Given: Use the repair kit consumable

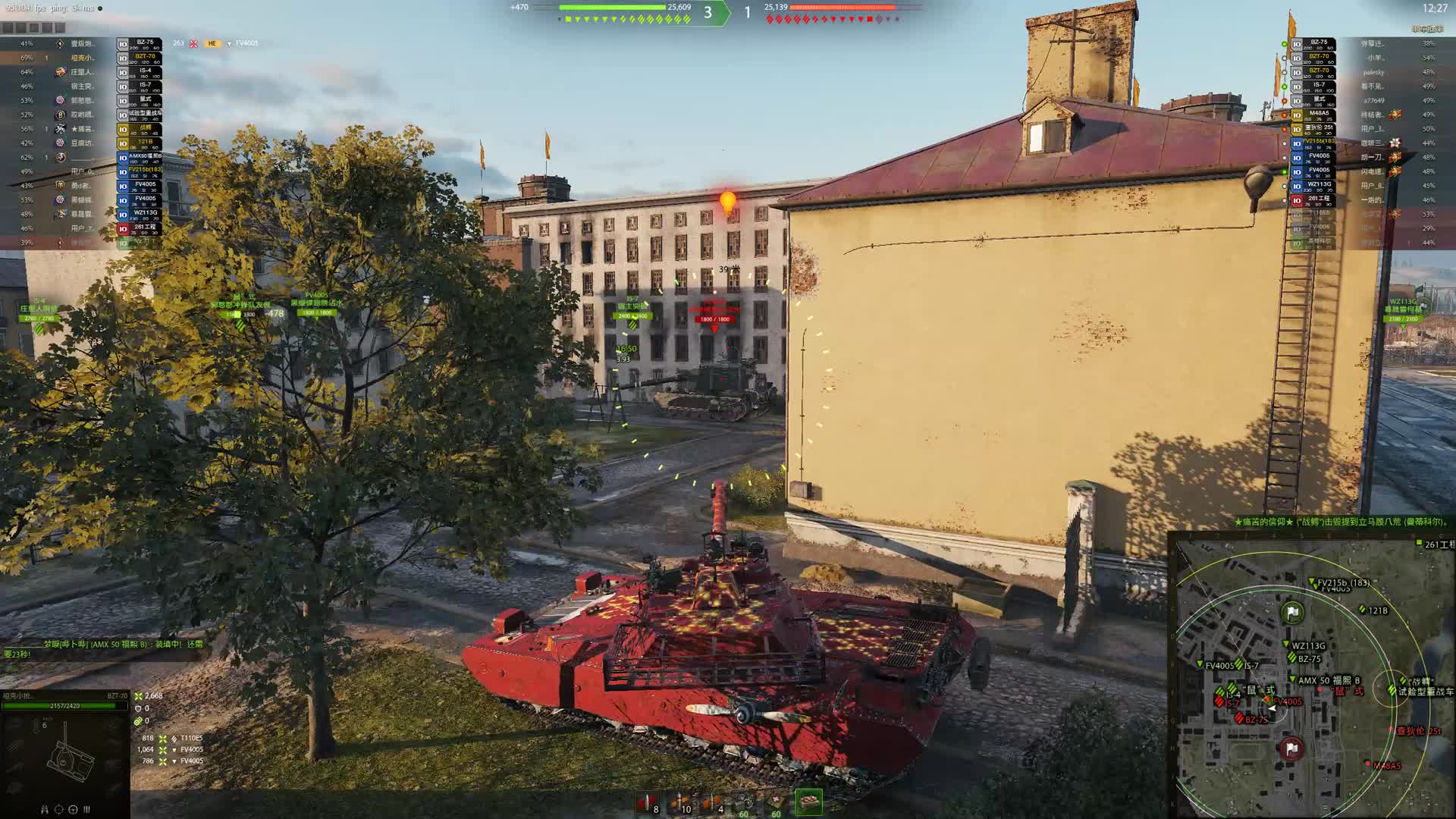Looking at the screenshot, I should click(x=745, y=803).
